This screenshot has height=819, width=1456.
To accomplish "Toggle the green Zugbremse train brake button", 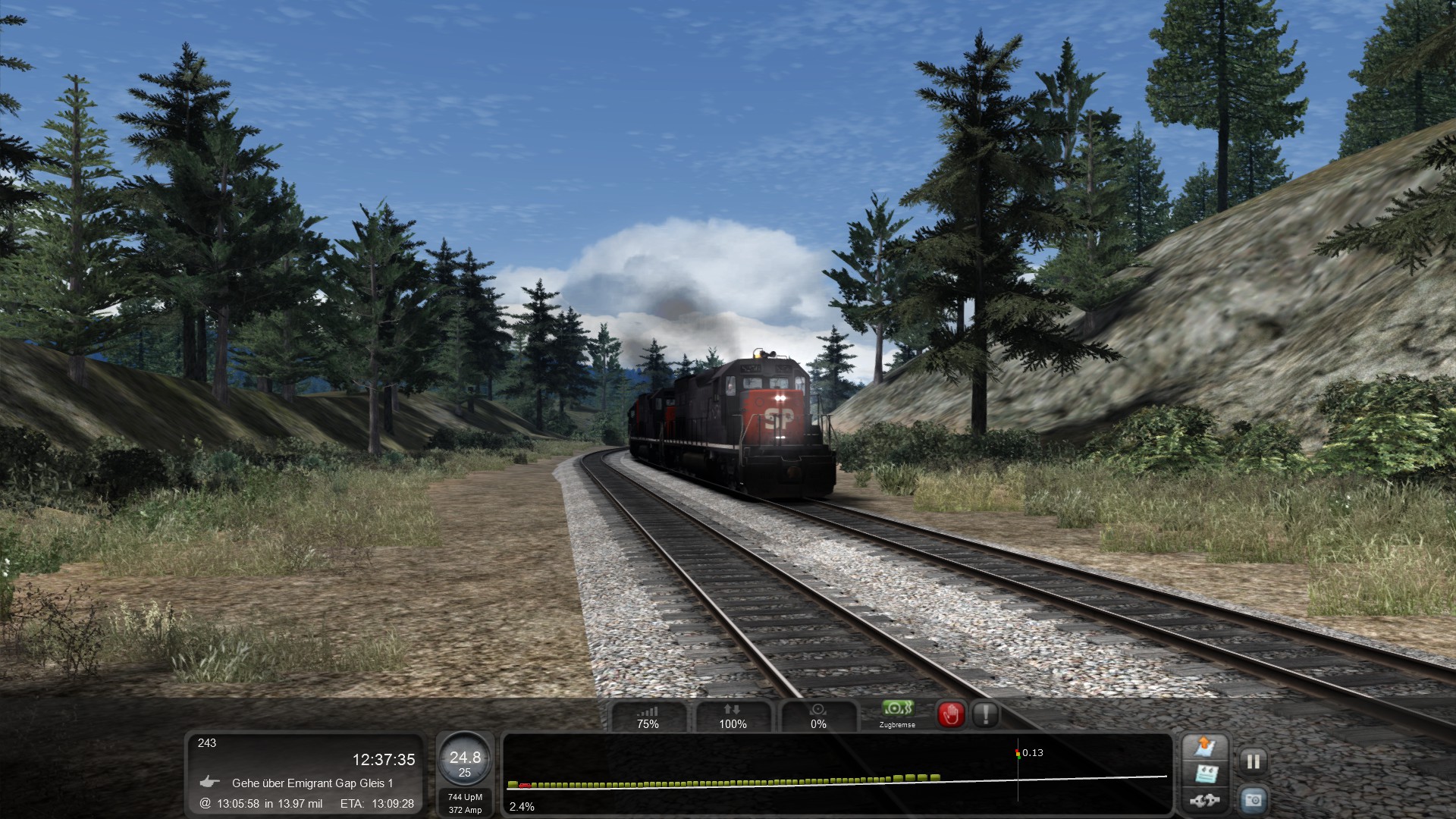I will (x=897, y=714).
